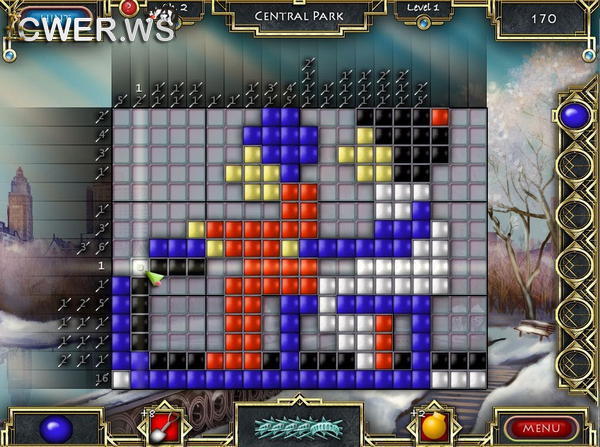Click the red question mark icon

[129, 8]
